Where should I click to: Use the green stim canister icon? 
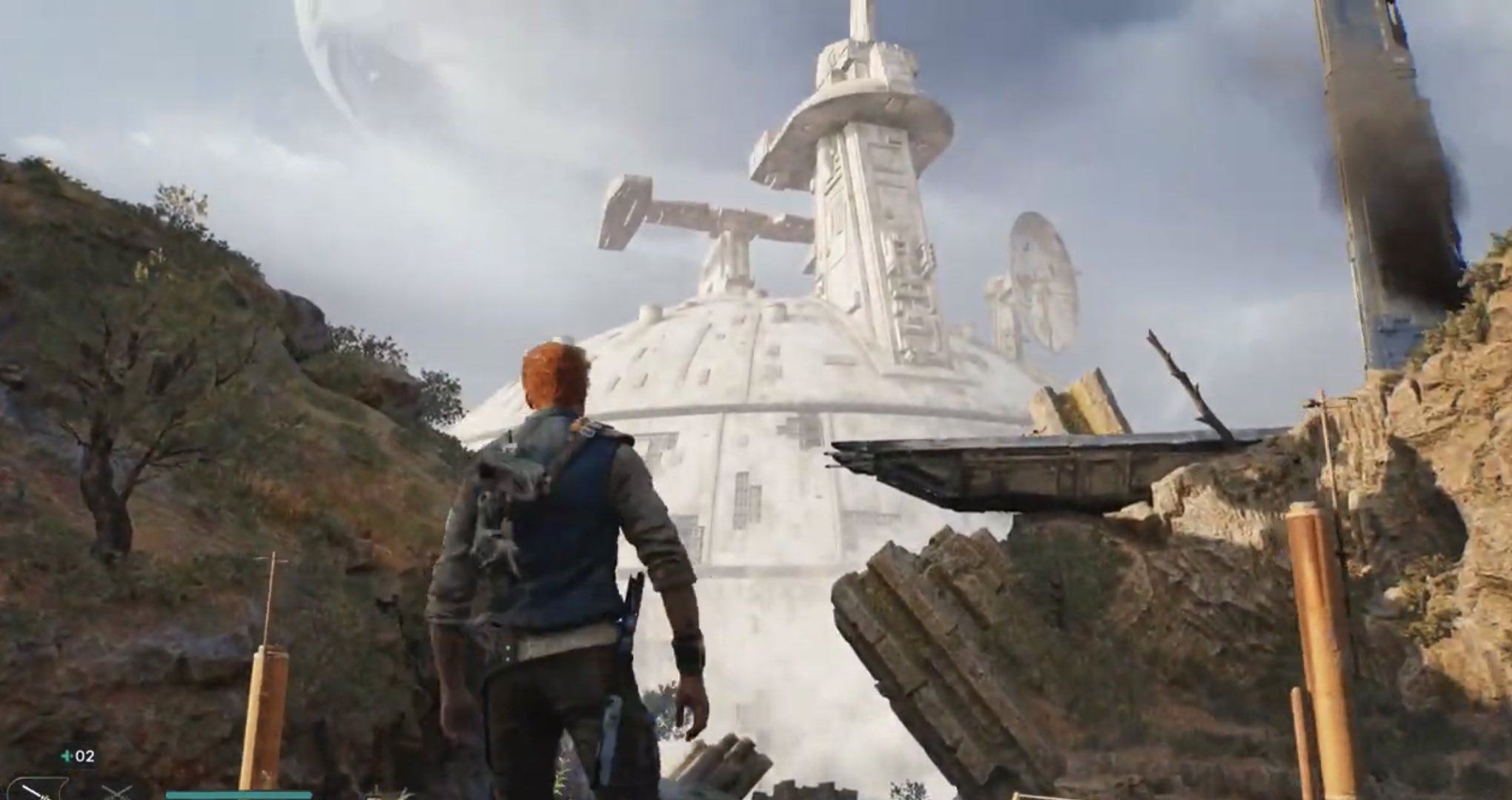pos(67,756)
